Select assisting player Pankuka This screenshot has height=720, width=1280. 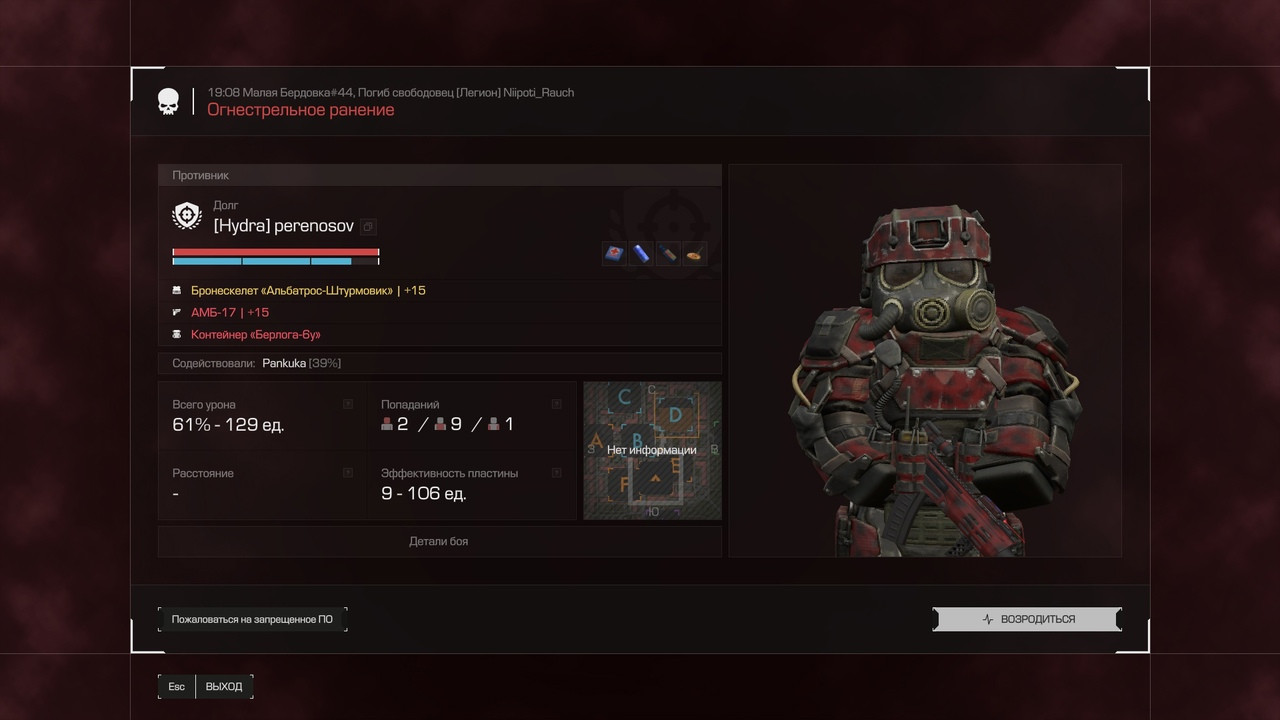(284, 363)
